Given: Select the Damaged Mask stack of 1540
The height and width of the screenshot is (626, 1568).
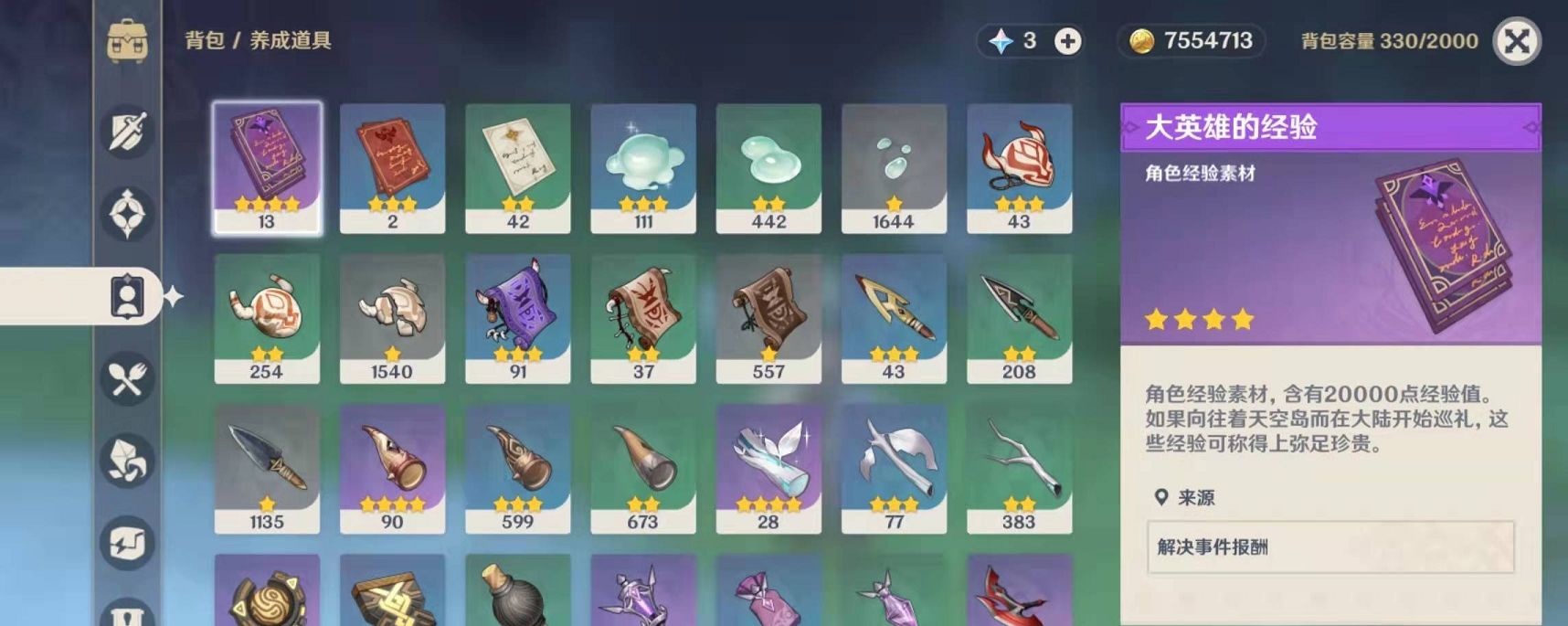Looking at the screenshot, I should coord(392,317).
